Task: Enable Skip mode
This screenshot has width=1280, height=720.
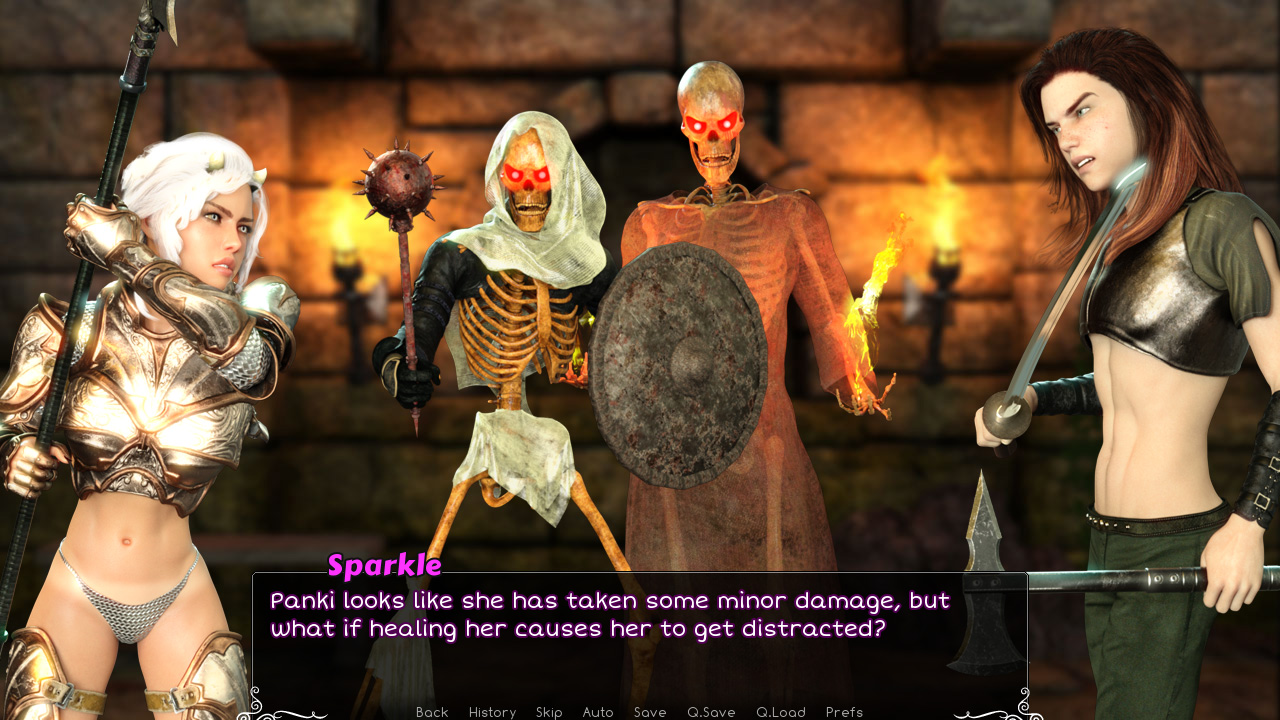Action: pyautogui.click(x=549, y=712)
